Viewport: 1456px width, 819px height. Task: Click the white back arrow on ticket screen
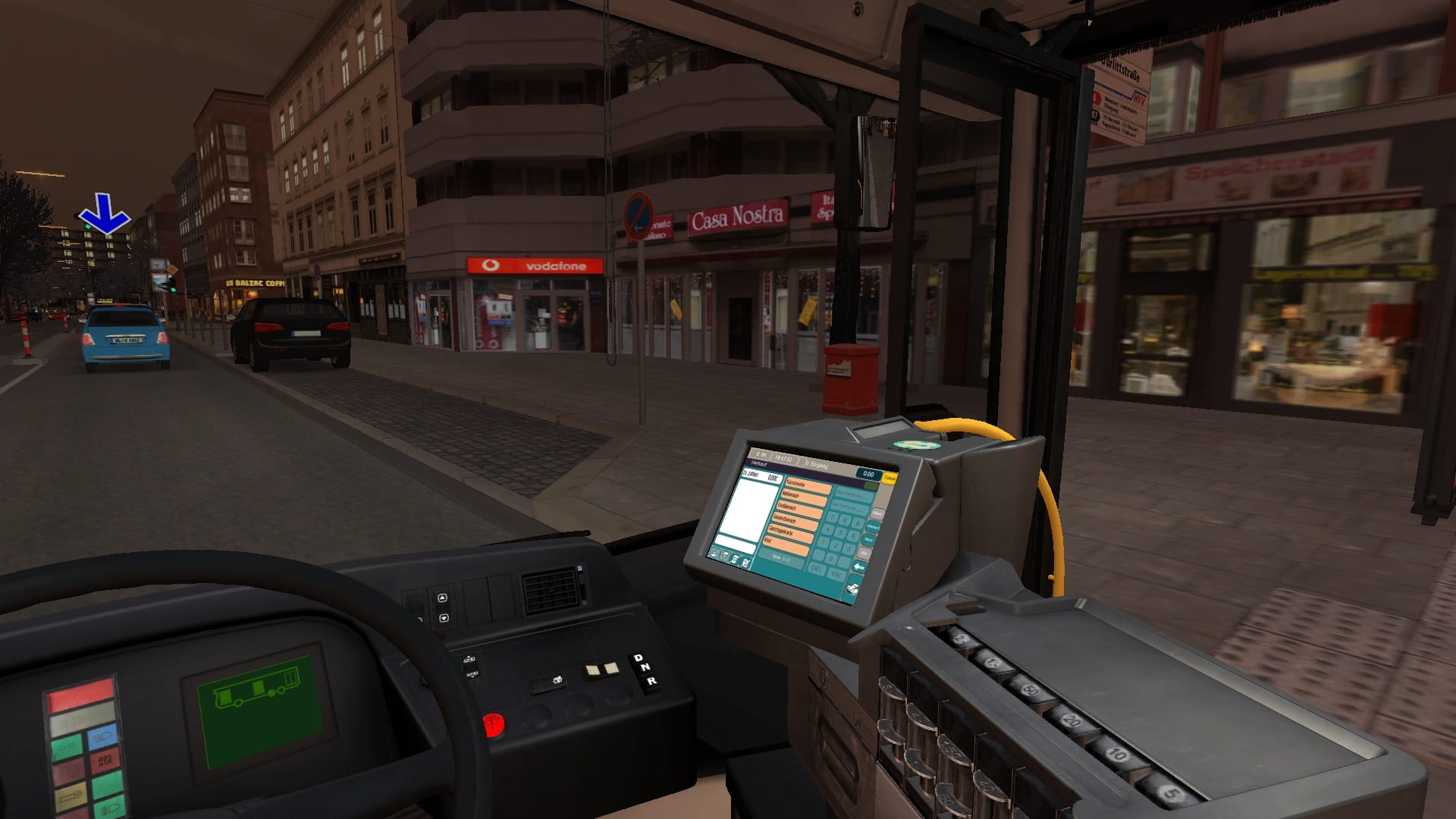(x=859, y=567)
